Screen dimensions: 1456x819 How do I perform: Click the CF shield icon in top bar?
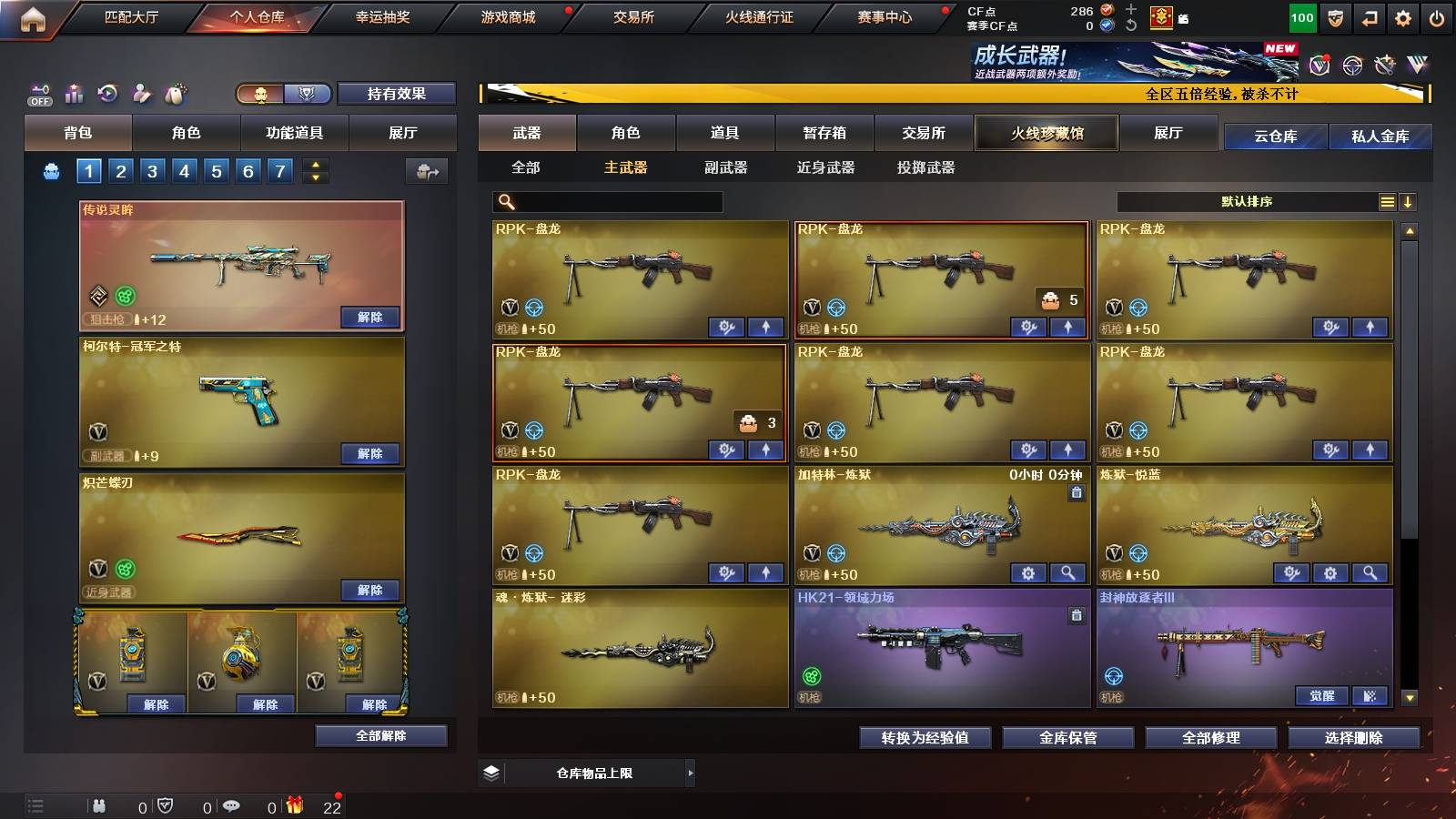(1335, 16)
